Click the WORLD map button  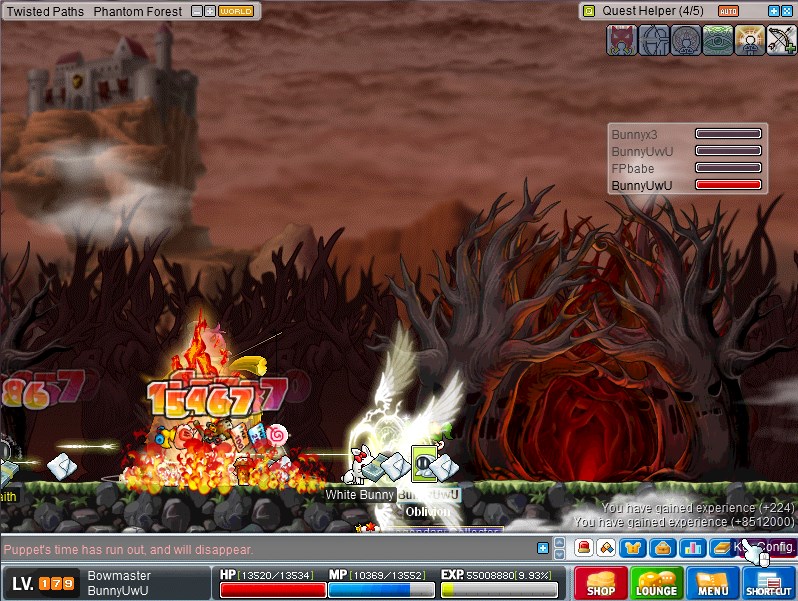(236, 11)
